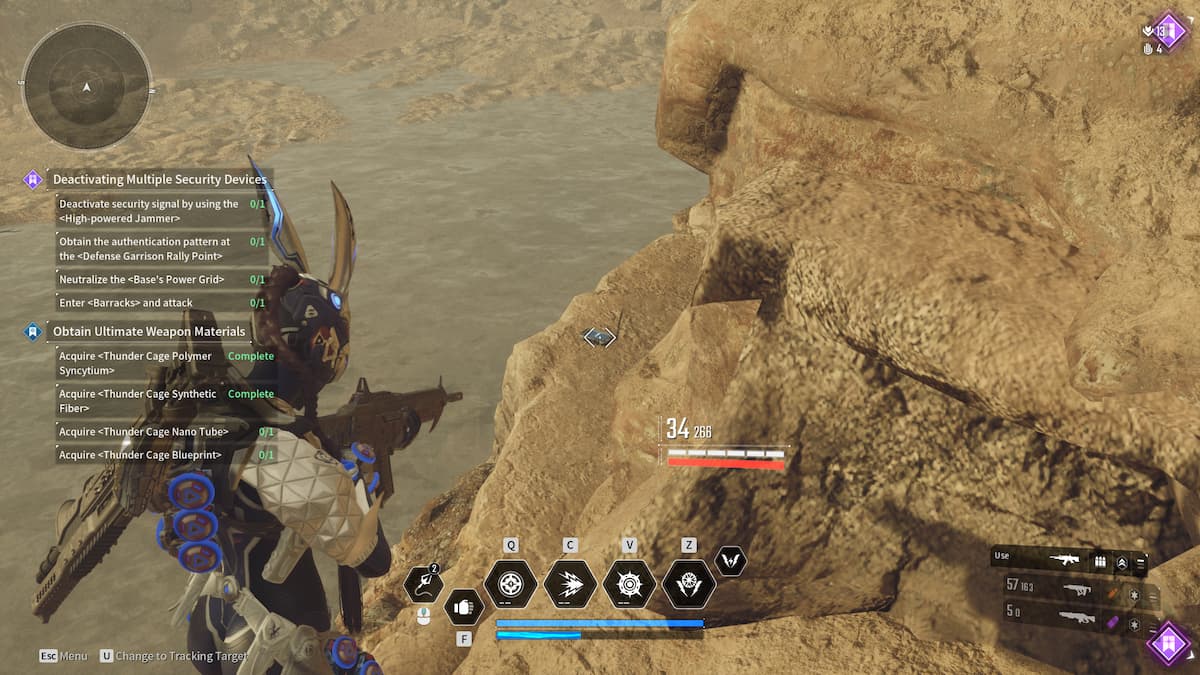Screen dimensions: 1200x675
Task: Switch to the weapon with orange ammo
Action: [x=1076, y=590]
